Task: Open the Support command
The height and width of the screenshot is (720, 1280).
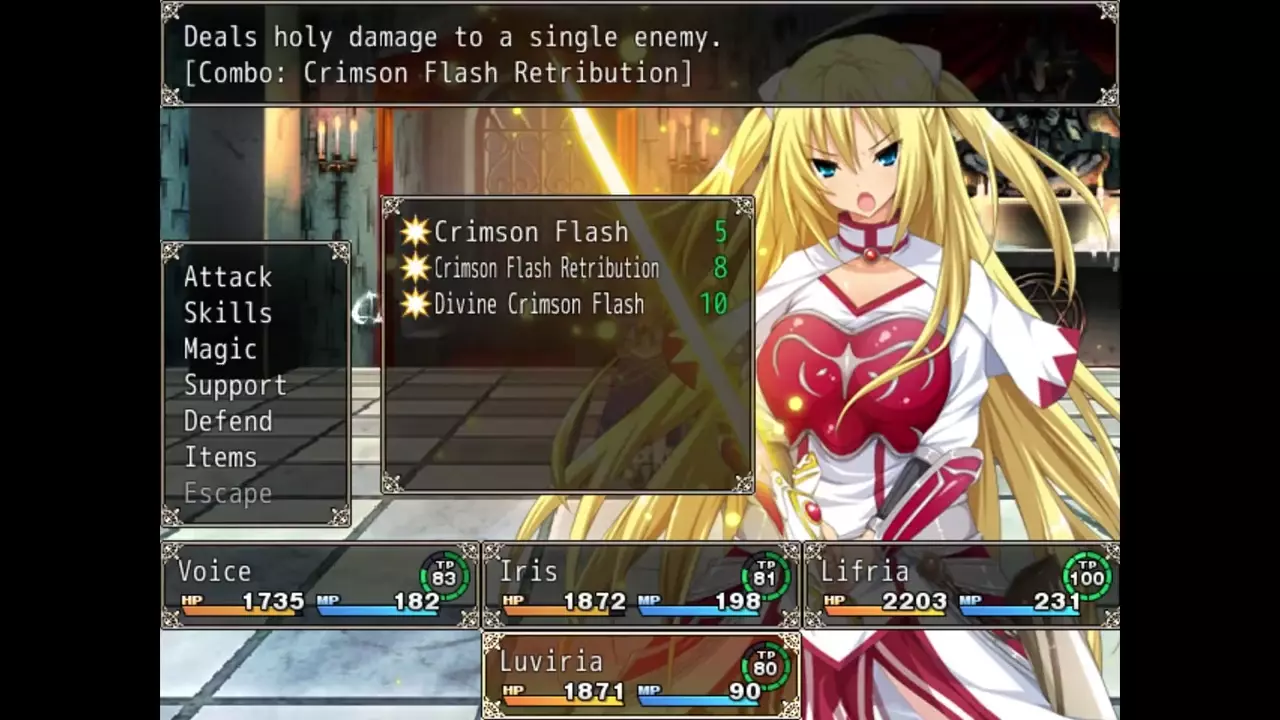Action: coord(235,385)
